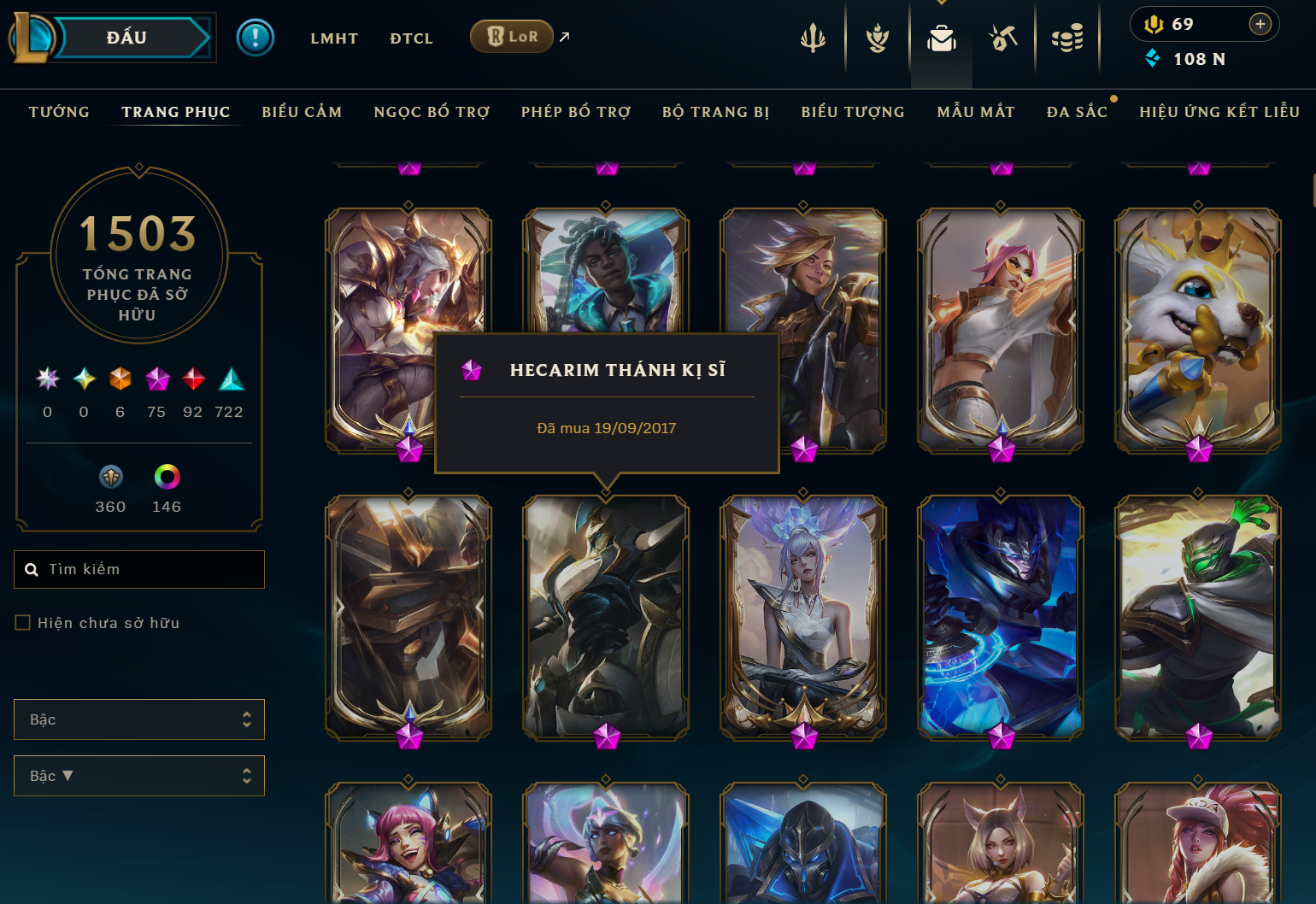Click the search magnifier in Tìm kiếm field
Screen dimensions: 1316x904
(x=32, y=569)
